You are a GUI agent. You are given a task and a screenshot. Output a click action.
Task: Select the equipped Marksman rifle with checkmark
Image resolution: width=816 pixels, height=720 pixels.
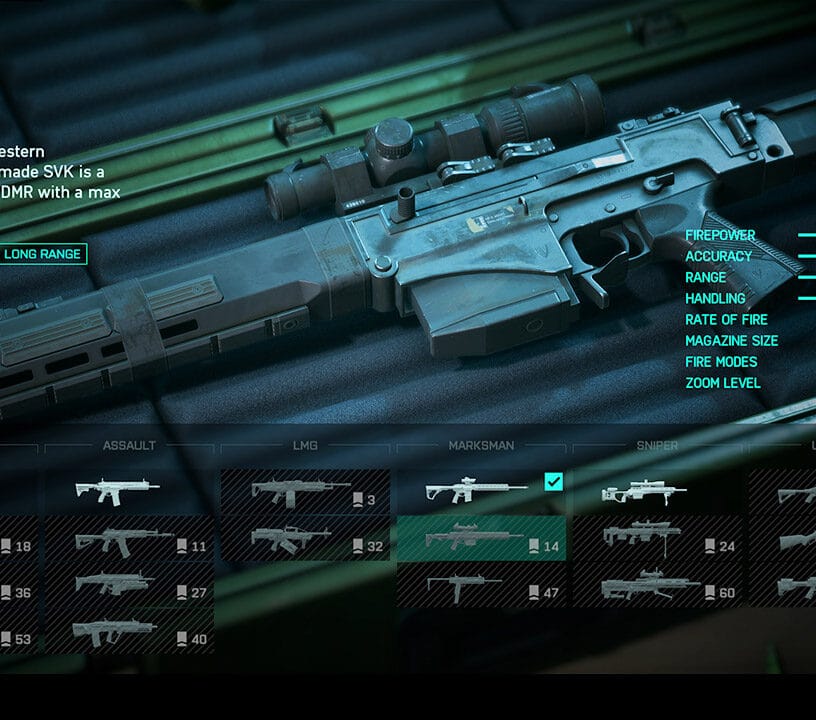pyautogui.click(x=481, y=492)
